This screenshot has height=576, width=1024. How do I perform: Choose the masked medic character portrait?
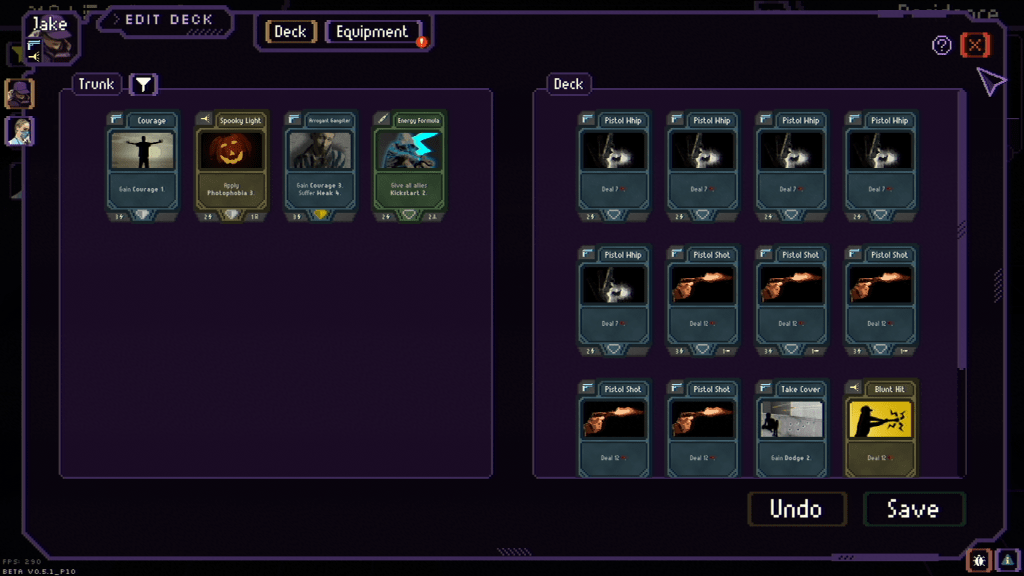[19, 131]
